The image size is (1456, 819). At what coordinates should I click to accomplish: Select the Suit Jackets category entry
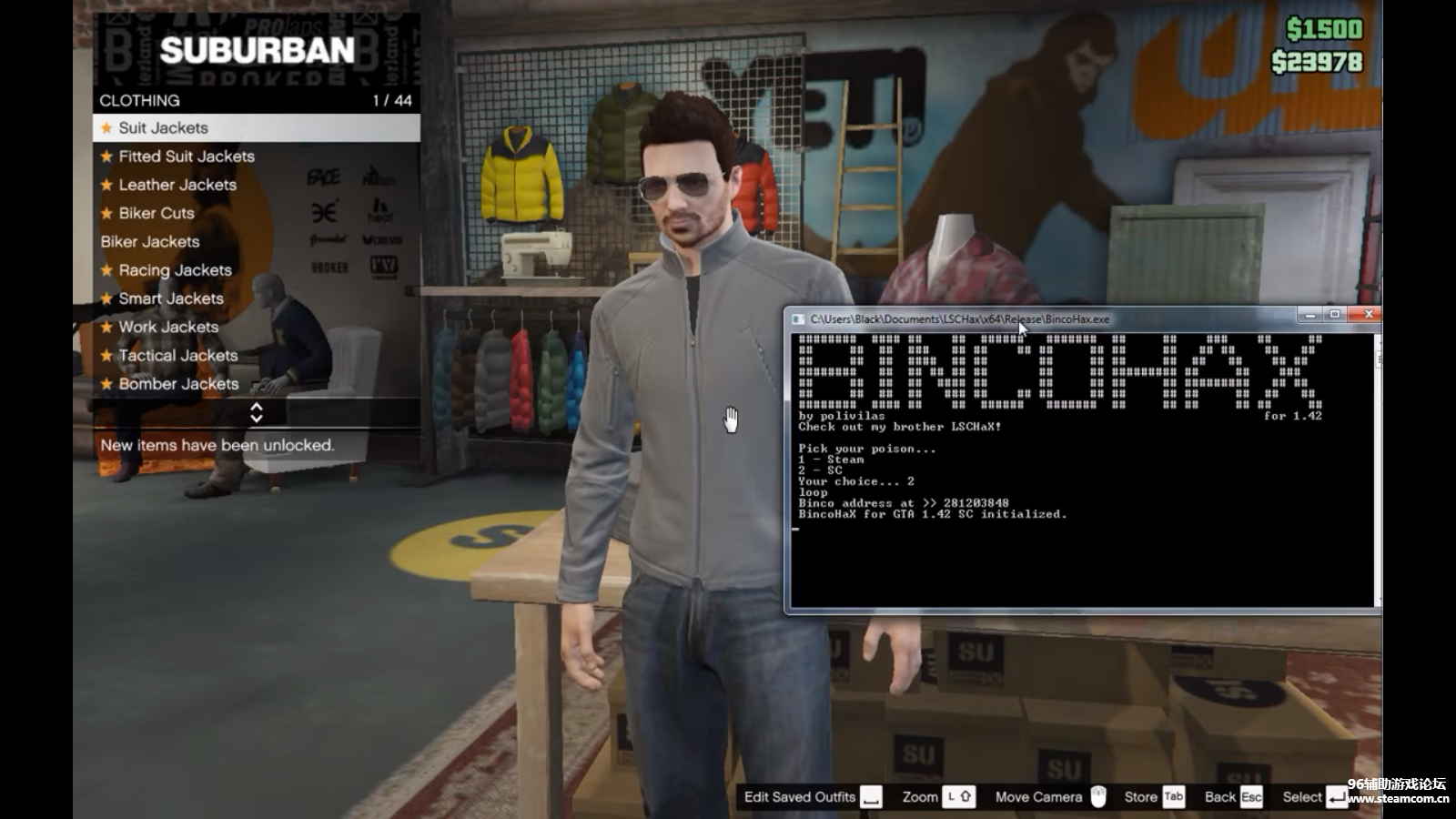coord(164,128)
